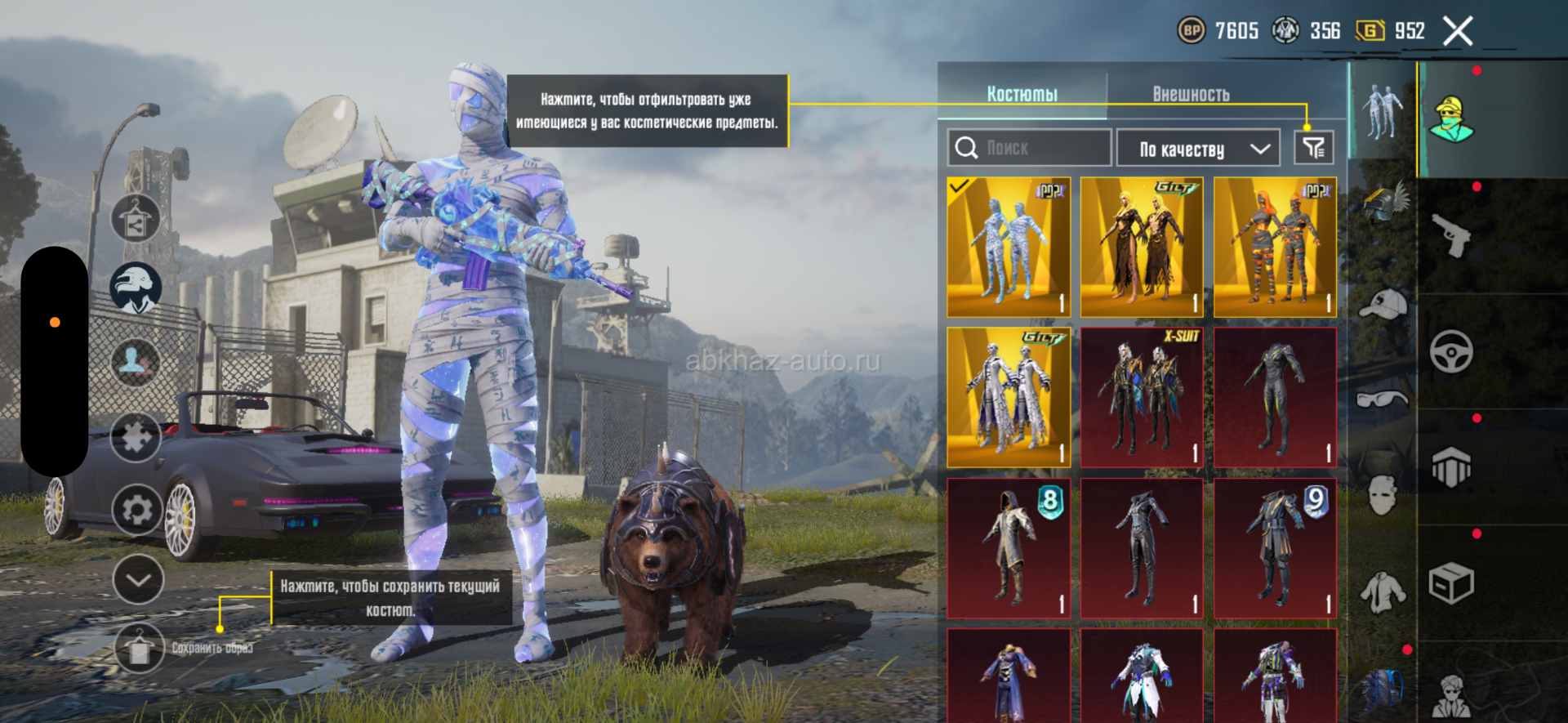Close the inventory screen
This screenshot has height=723, width=1568.
(1457, 32)
